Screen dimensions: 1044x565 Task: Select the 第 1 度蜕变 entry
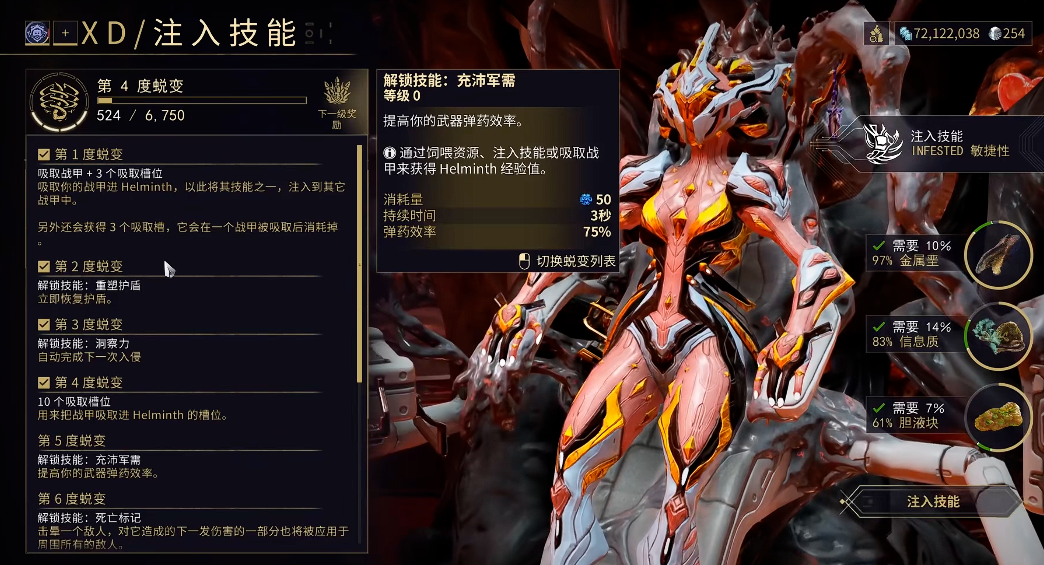point(88,154)
